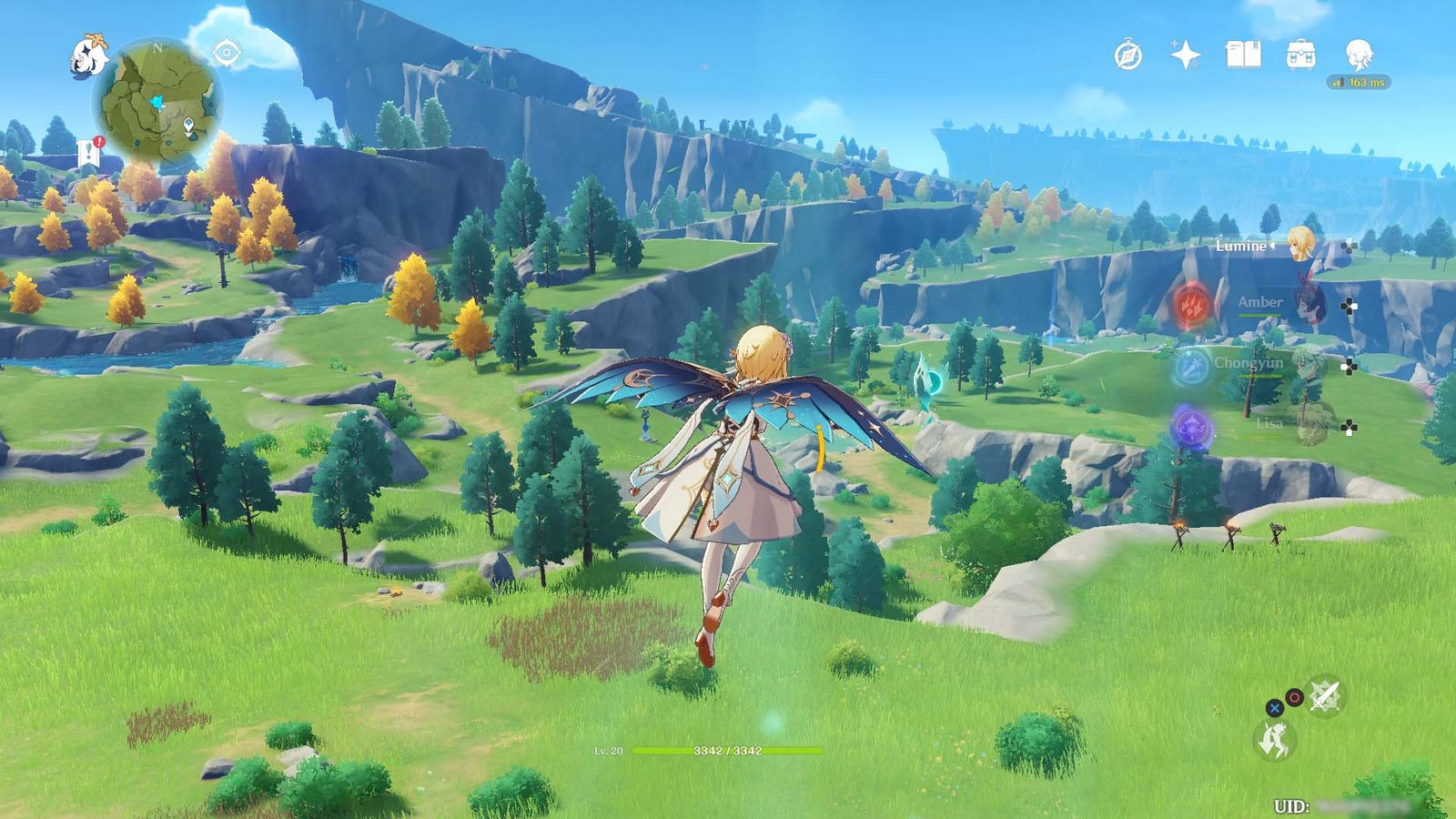Open the compass events icon
This screenshot has height=819, width=1456.
tap(1128, 56)
